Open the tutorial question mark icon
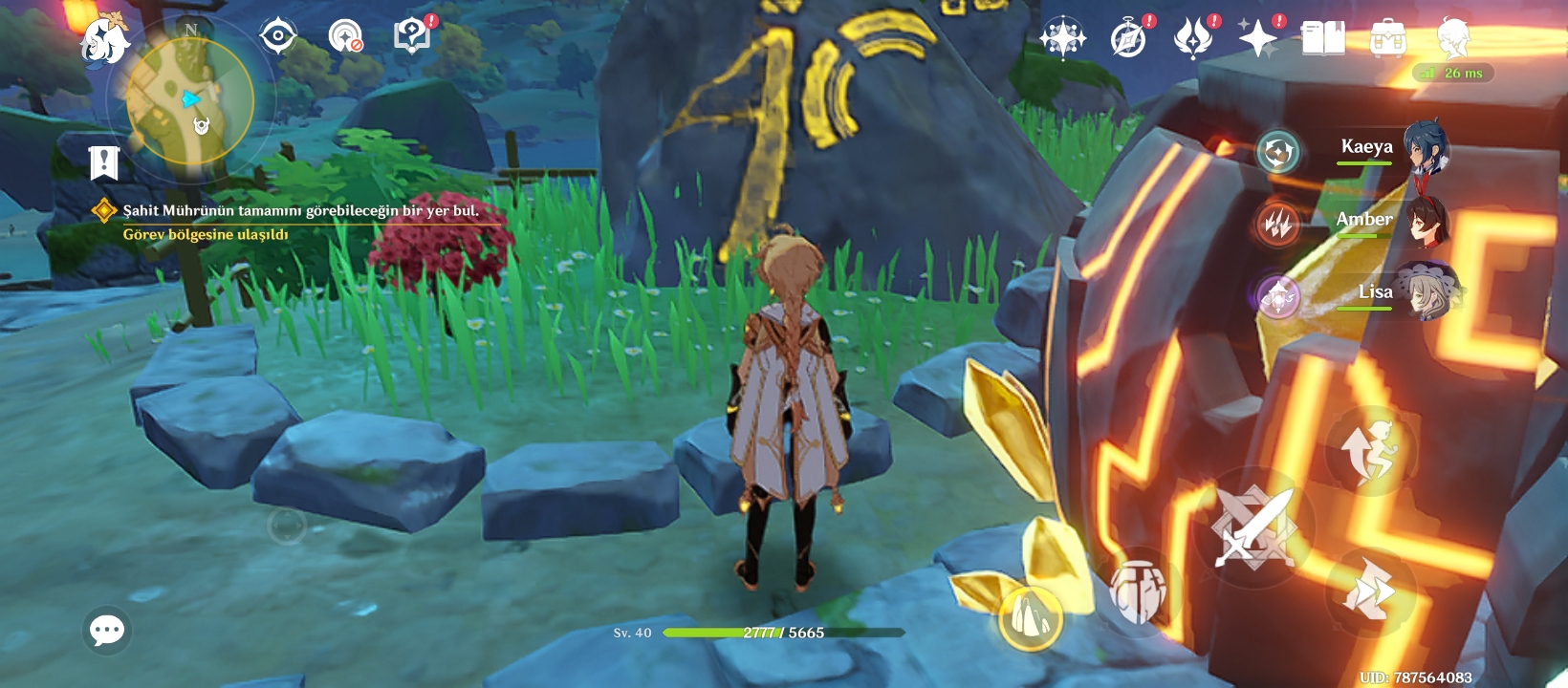This screenshot has width=1568, height=688. [412, 37]
